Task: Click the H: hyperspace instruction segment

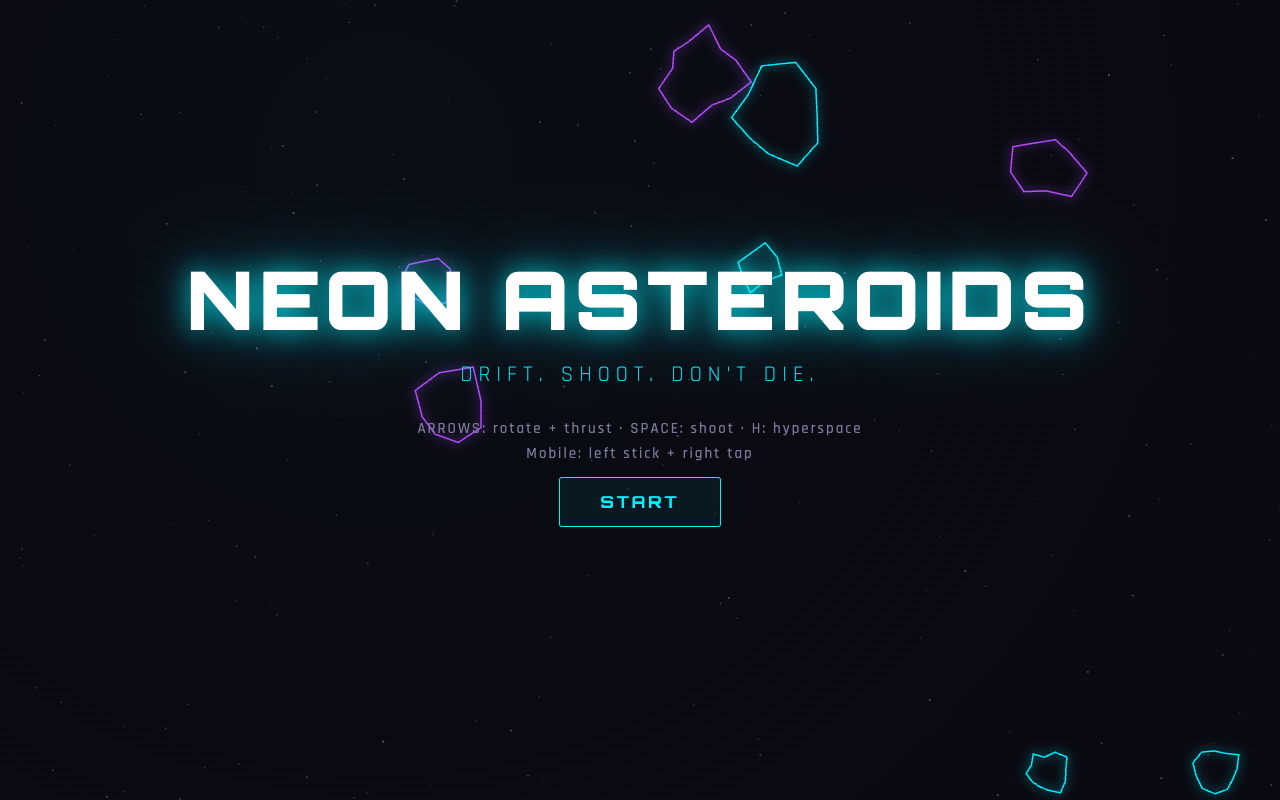Action: [806, 427]
